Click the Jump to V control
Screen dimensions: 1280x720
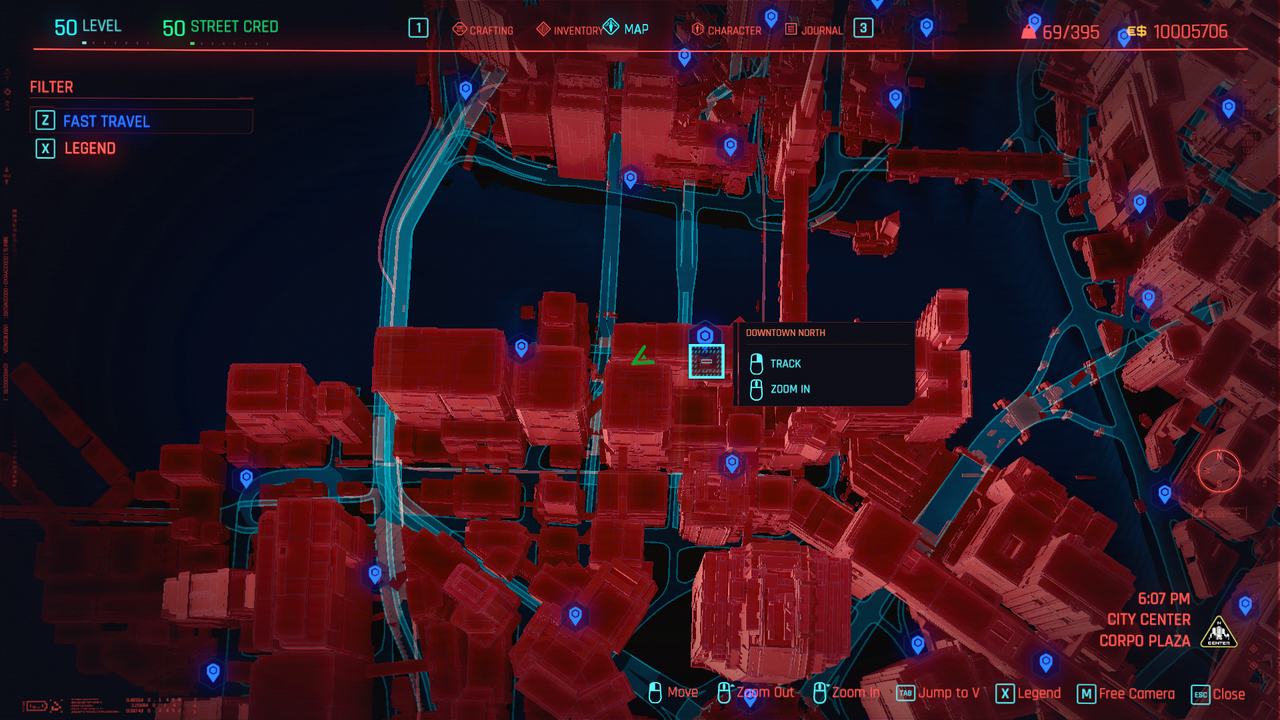click(x=938, y=693)
